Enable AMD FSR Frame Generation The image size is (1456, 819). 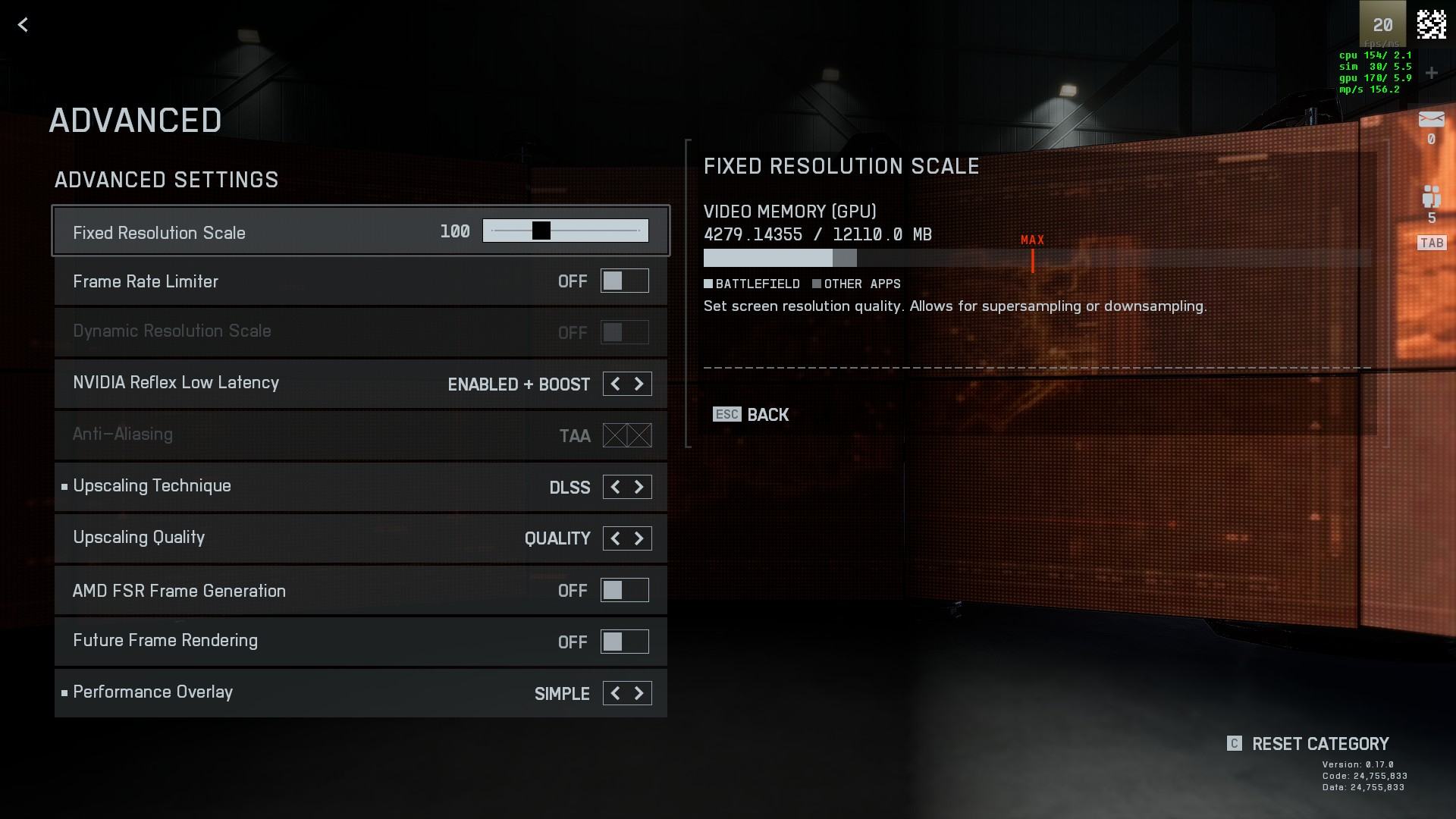pyautogui.click(x=624, y=590)
